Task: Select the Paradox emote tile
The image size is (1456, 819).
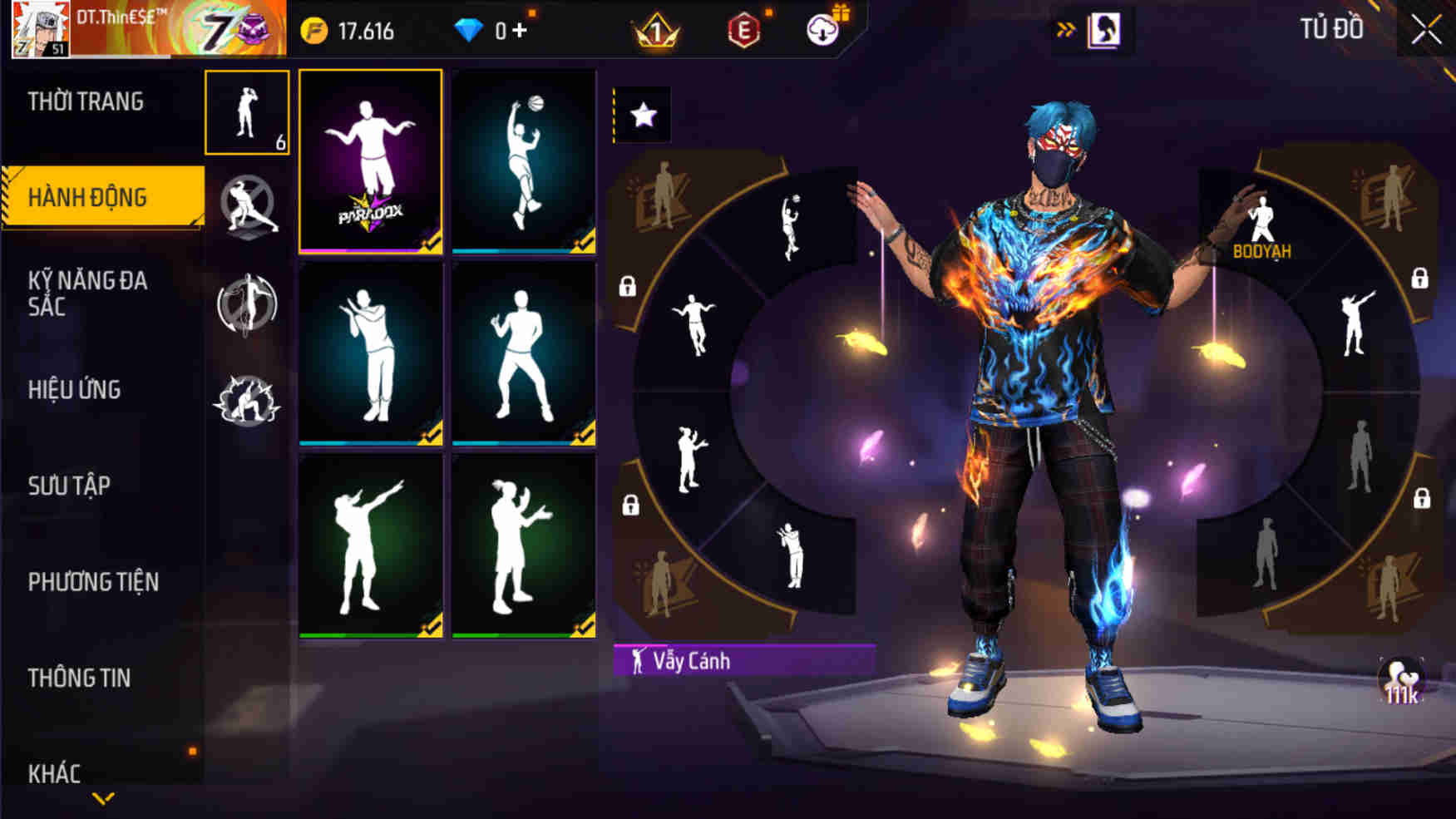Action: (x=370, y=161)
